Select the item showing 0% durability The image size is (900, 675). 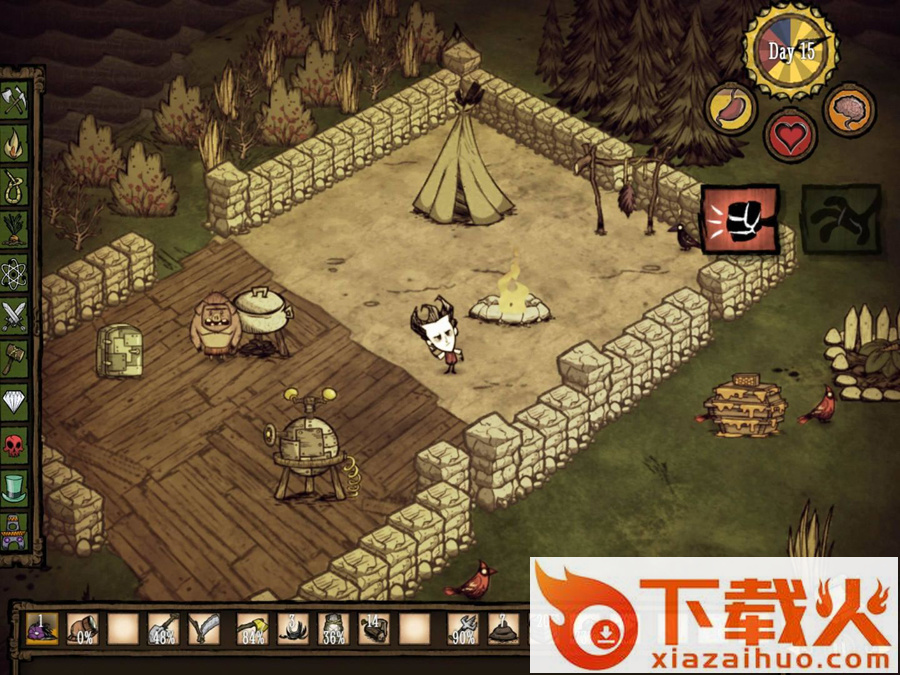[82, 630]
